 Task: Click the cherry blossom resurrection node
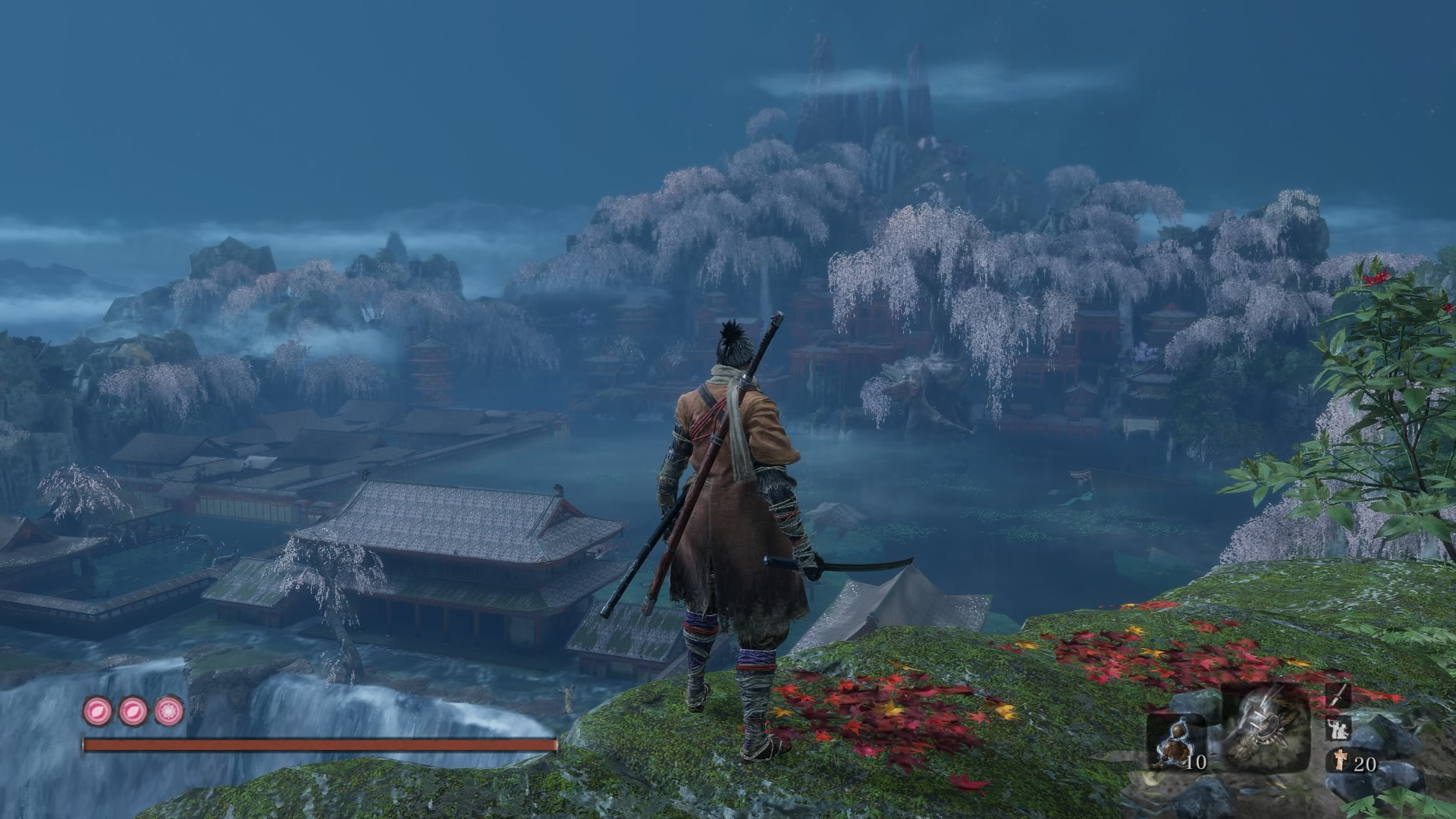coord(168,711)
